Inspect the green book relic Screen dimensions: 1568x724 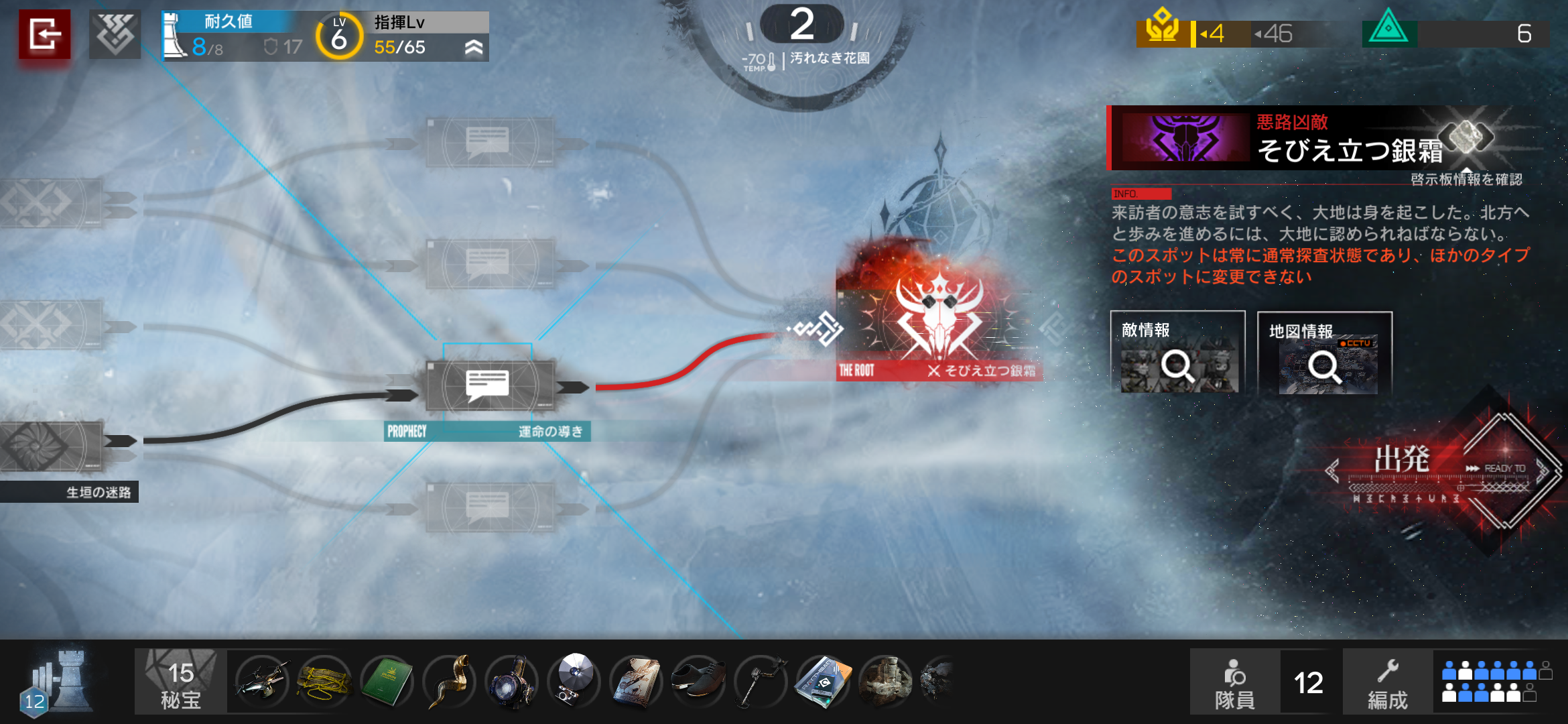click(387, 682)
